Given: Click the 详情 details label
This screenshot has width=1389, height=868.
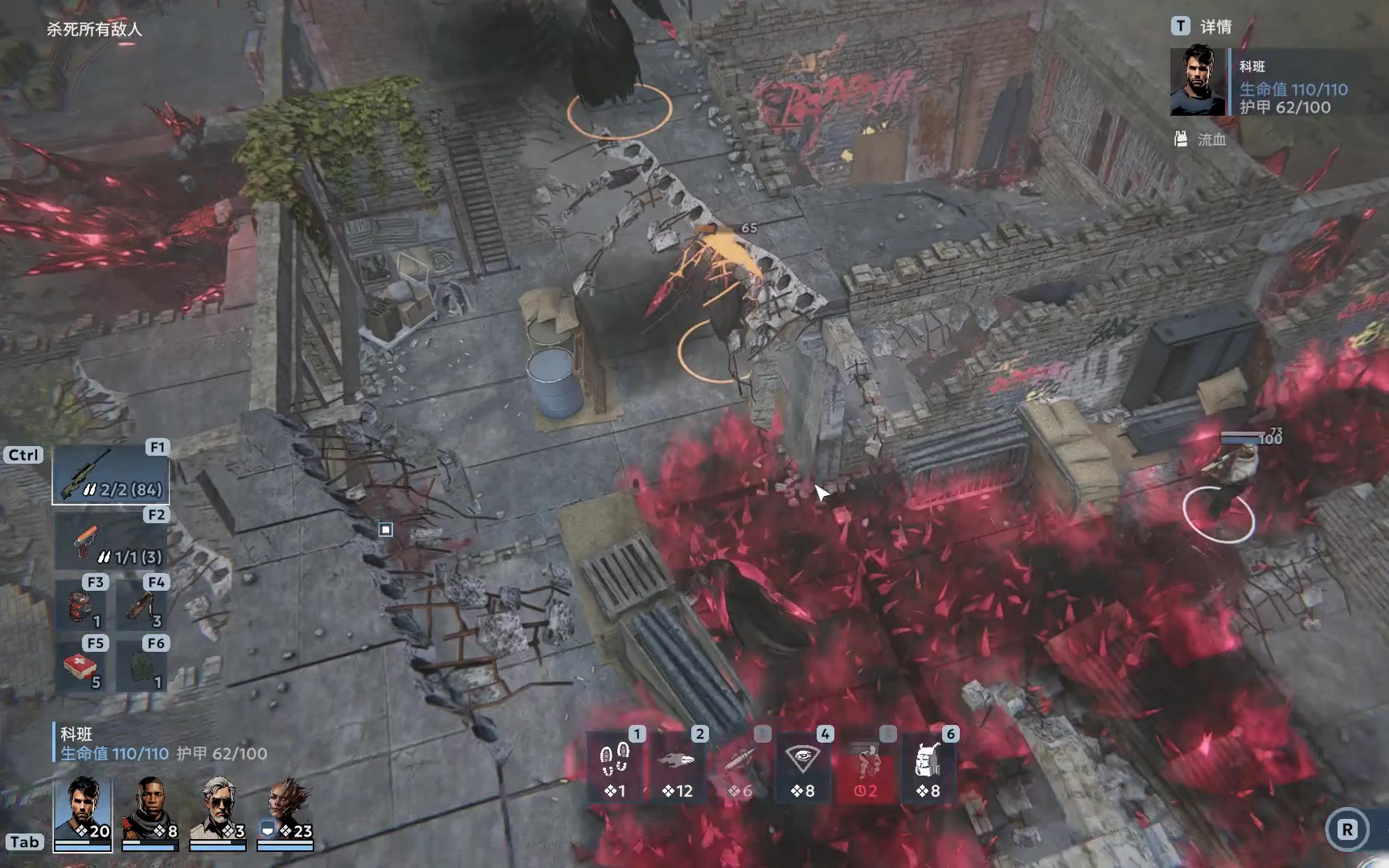Looking at the screenshot, I should 1215,27.
